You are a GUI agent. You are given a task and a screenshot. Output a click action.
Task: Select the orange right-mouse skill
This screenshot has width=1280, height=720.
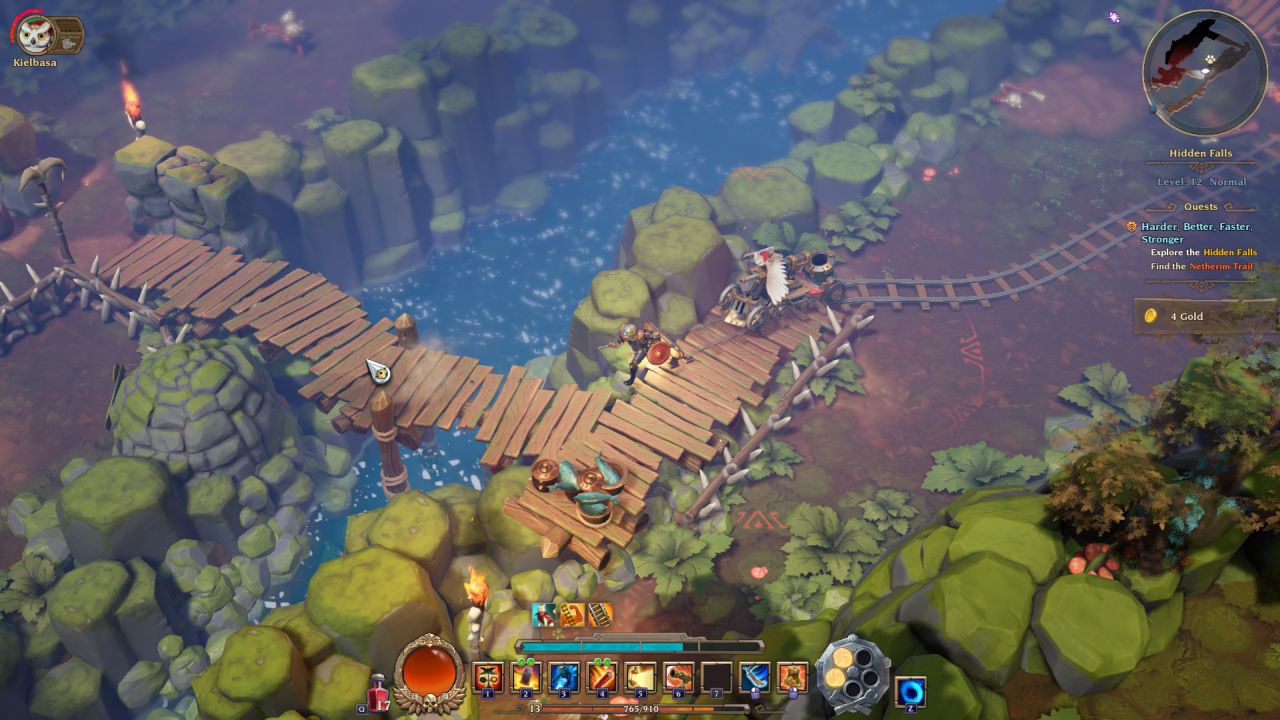(x=792, y=677)
